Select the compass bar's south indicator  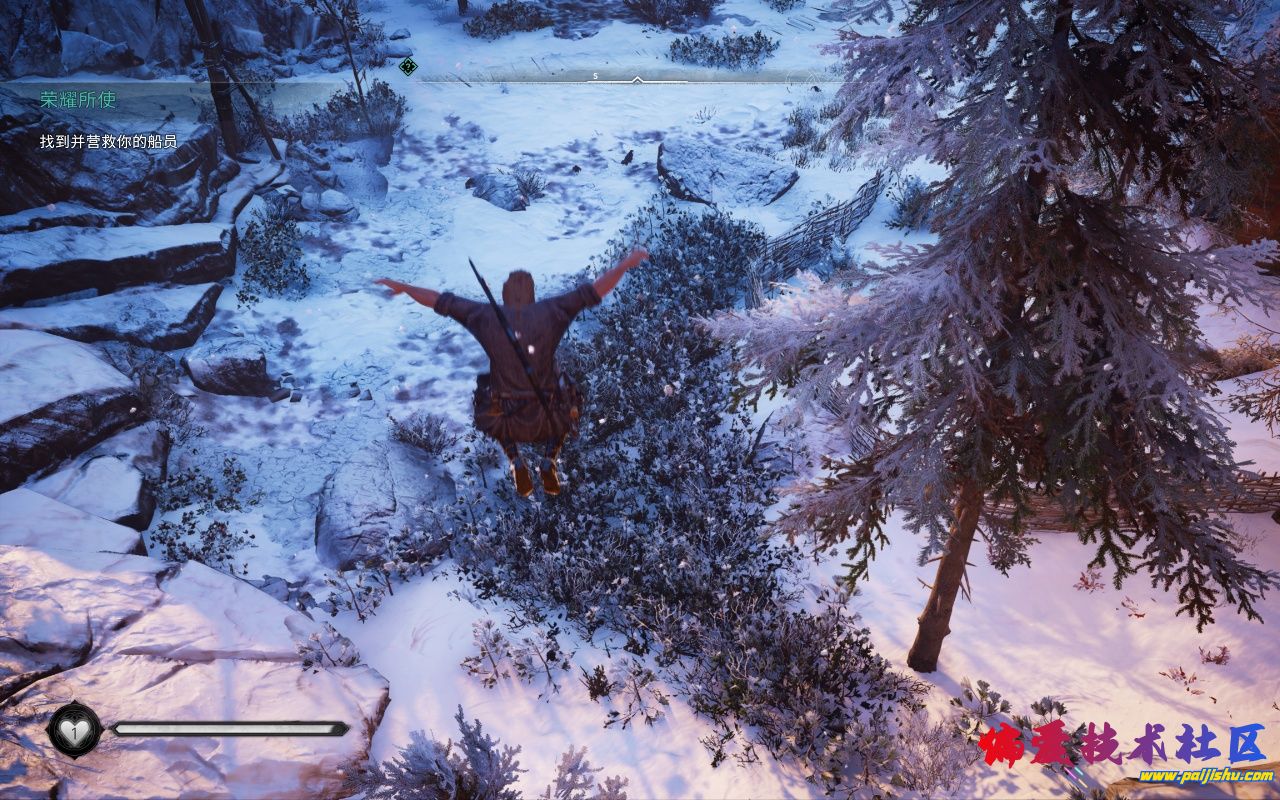pyautogui.click(x=595, y=76)
